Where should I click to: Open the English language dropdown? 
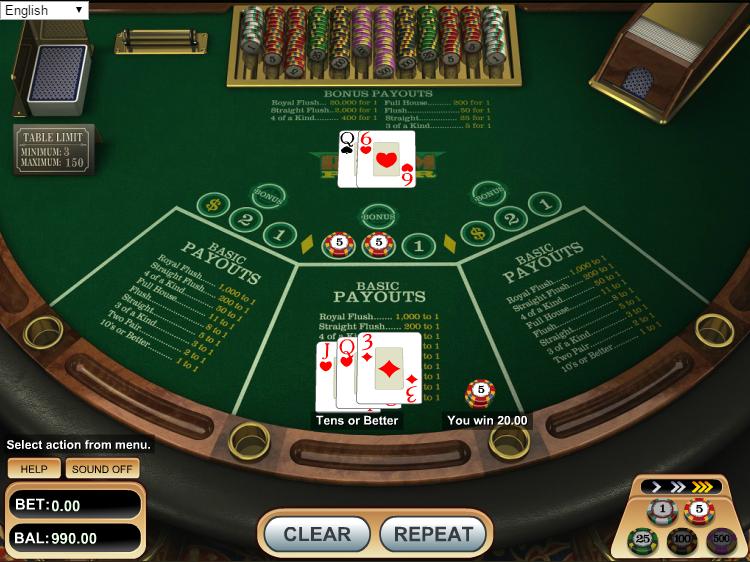click(45, 10)
